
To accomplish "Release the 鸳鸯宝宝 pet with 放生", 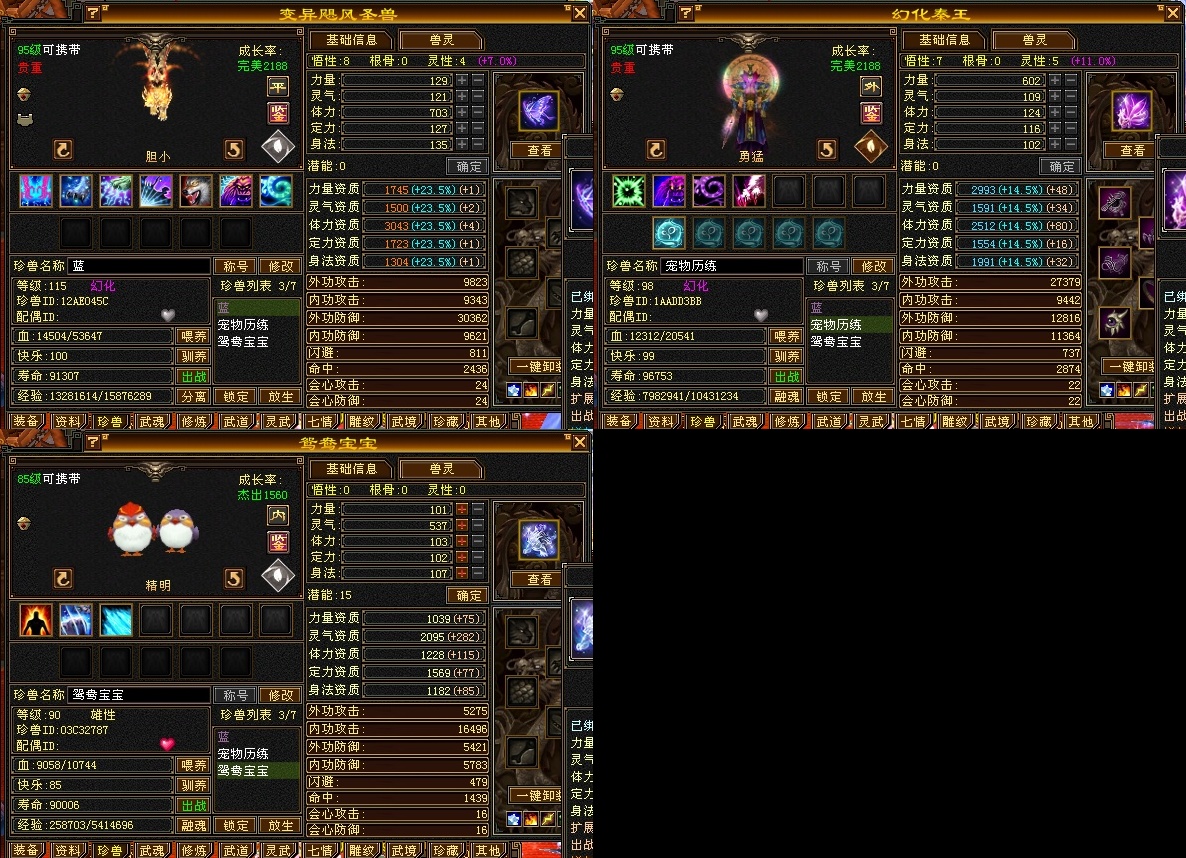I will coord(279,826).
